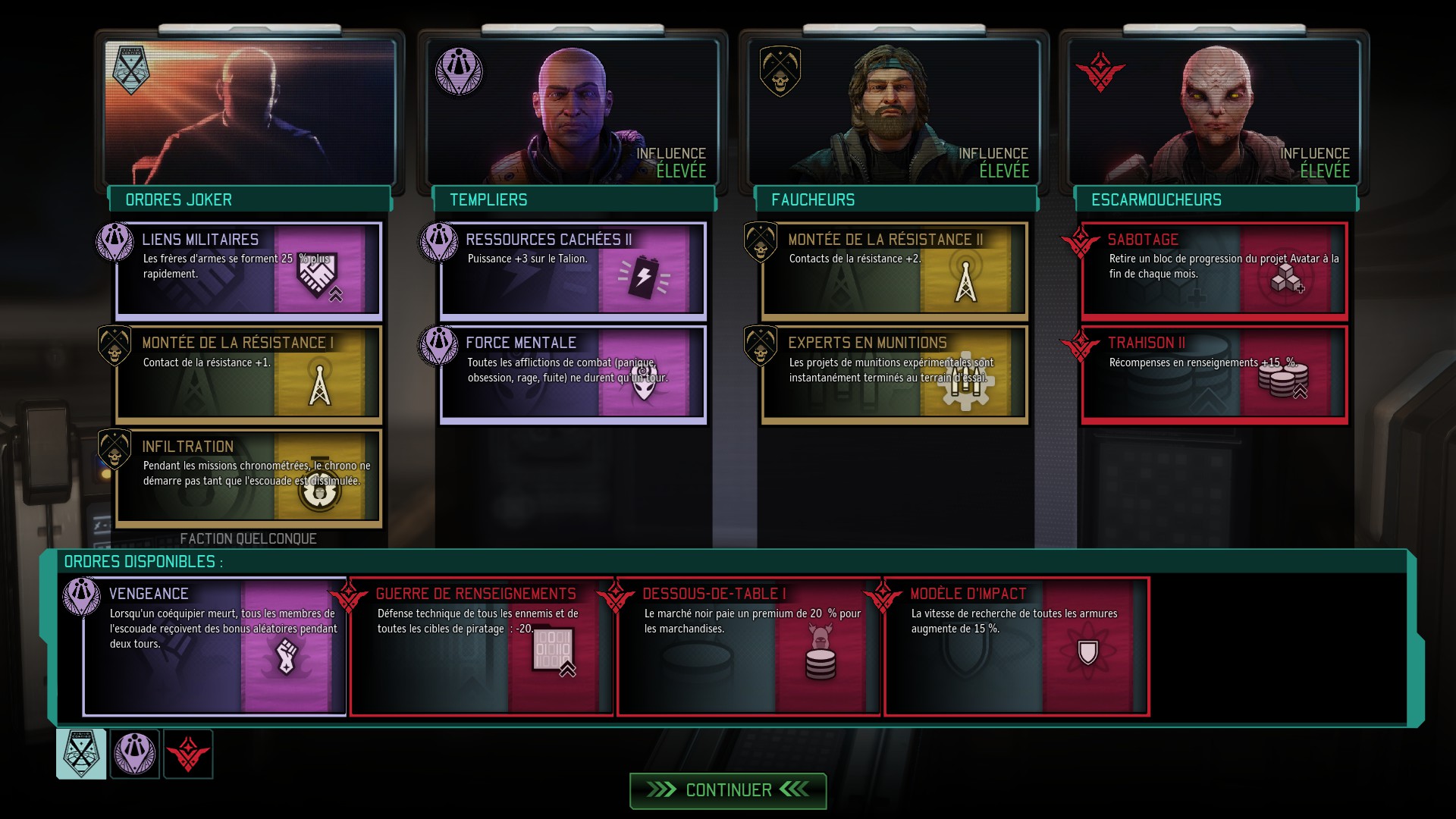The image size is (1456, 819).
Task: Pick the Guerre de Renseignements card
Action: [x=482, y=646]
